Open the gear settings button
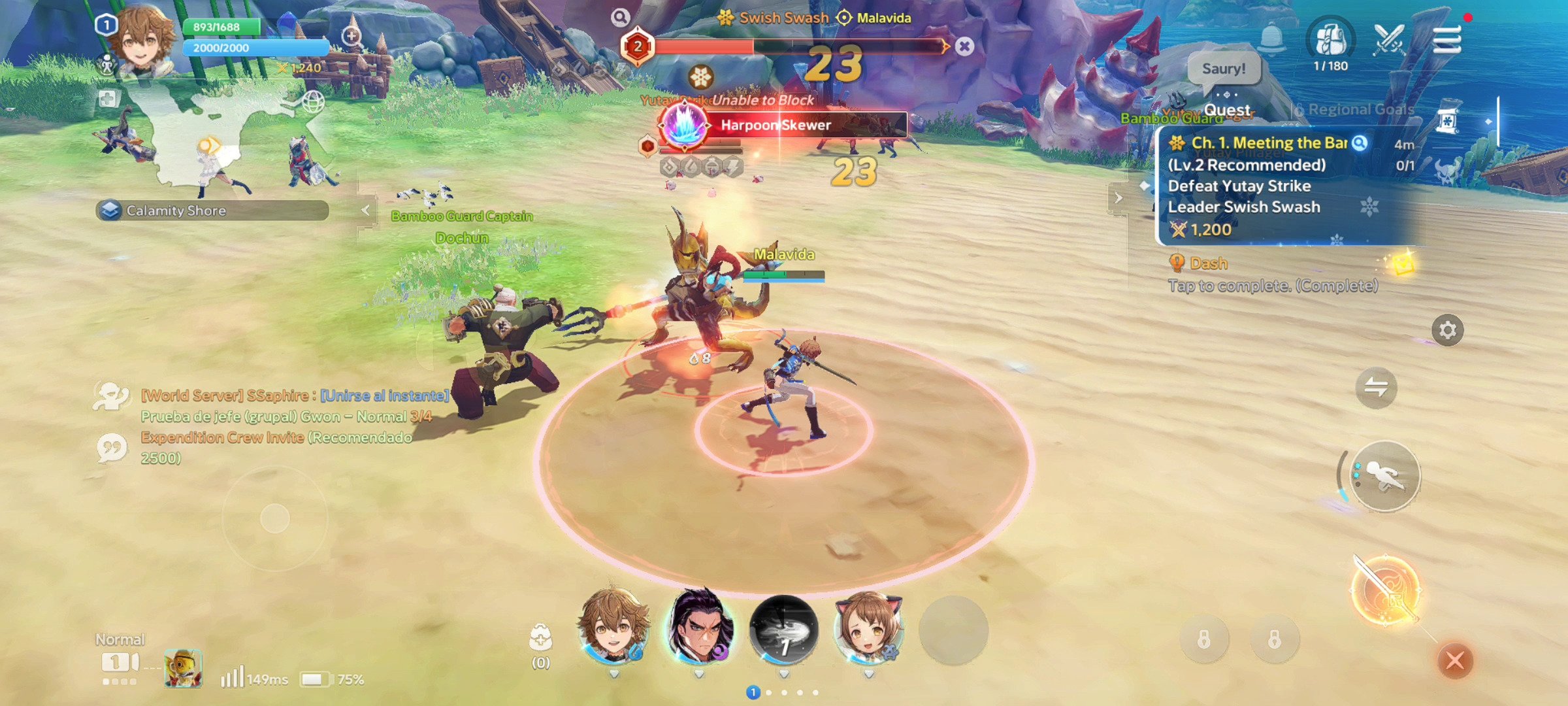The image size is (1568, 706). (x=1447, y=330)
